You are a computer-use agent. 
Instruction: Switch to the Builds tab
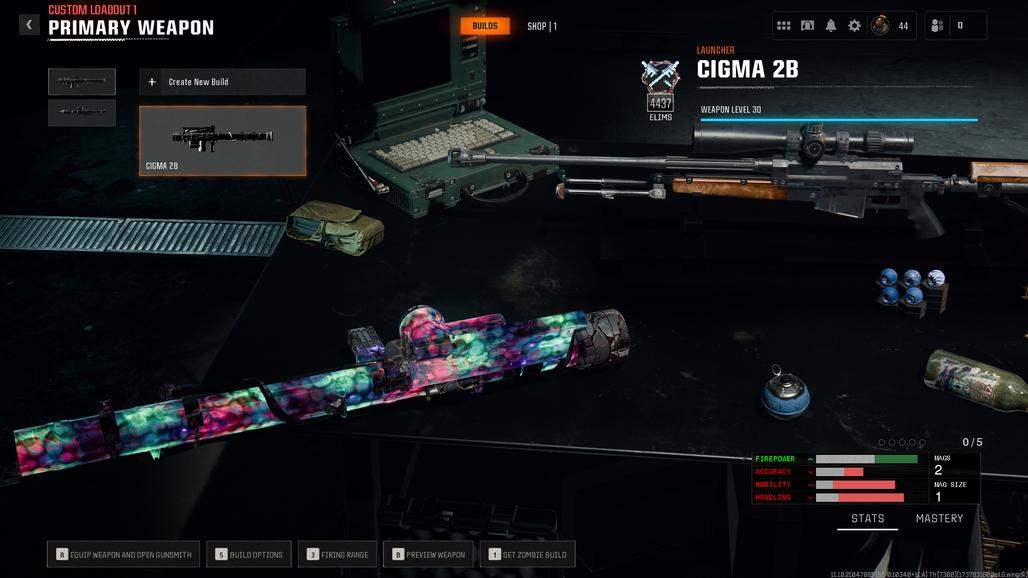point(485,26)
